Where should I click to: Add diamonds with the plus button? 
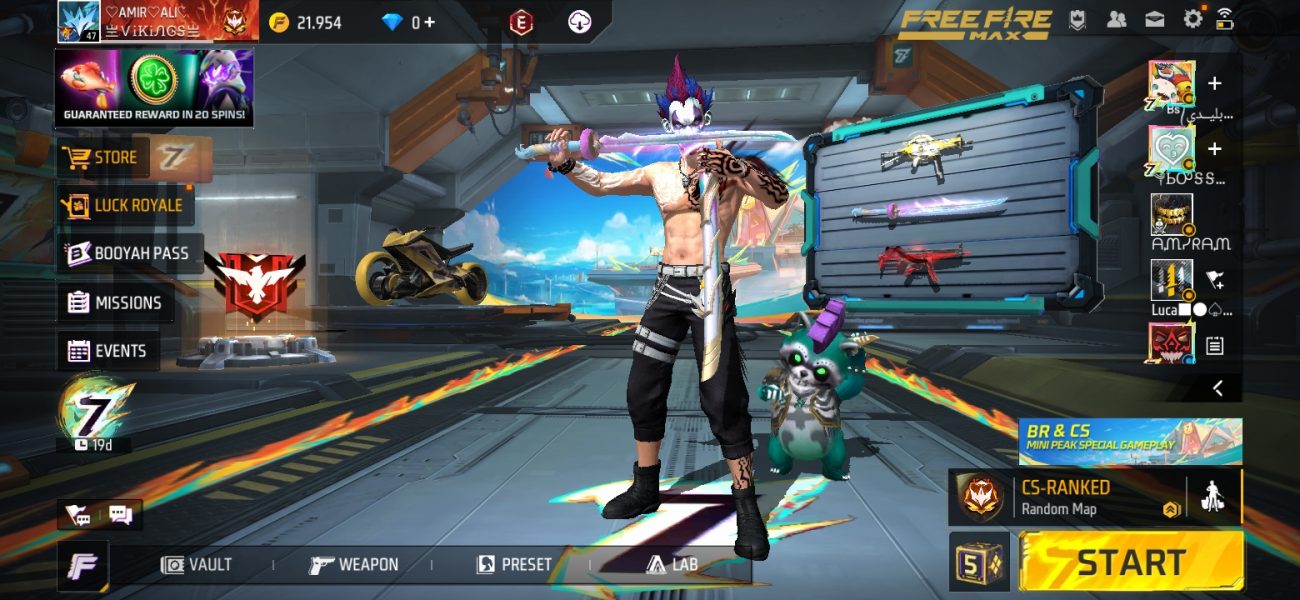430,22
